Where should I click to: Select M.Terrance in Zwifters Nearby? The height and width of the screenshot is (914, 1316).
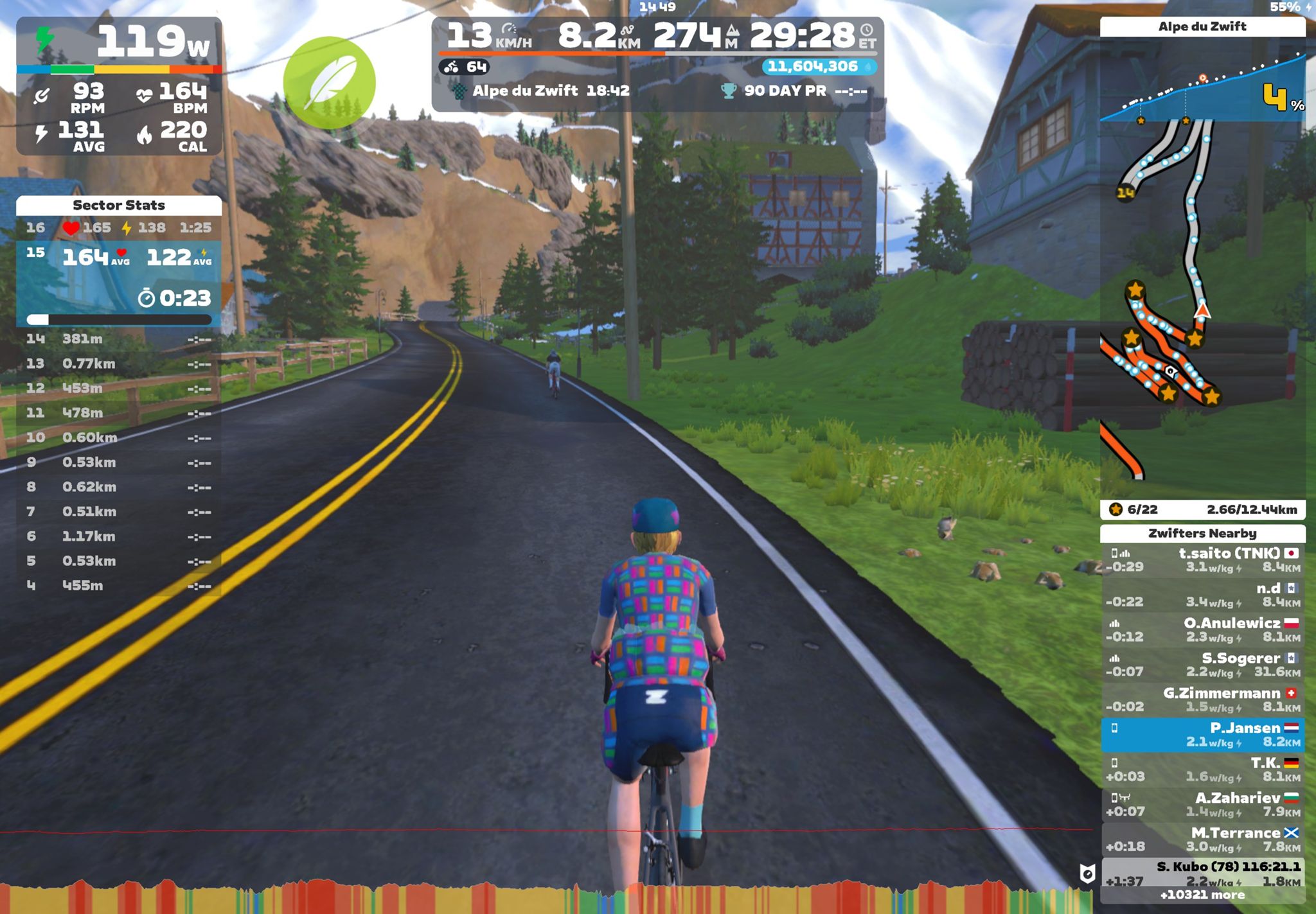click(1203, 840)
